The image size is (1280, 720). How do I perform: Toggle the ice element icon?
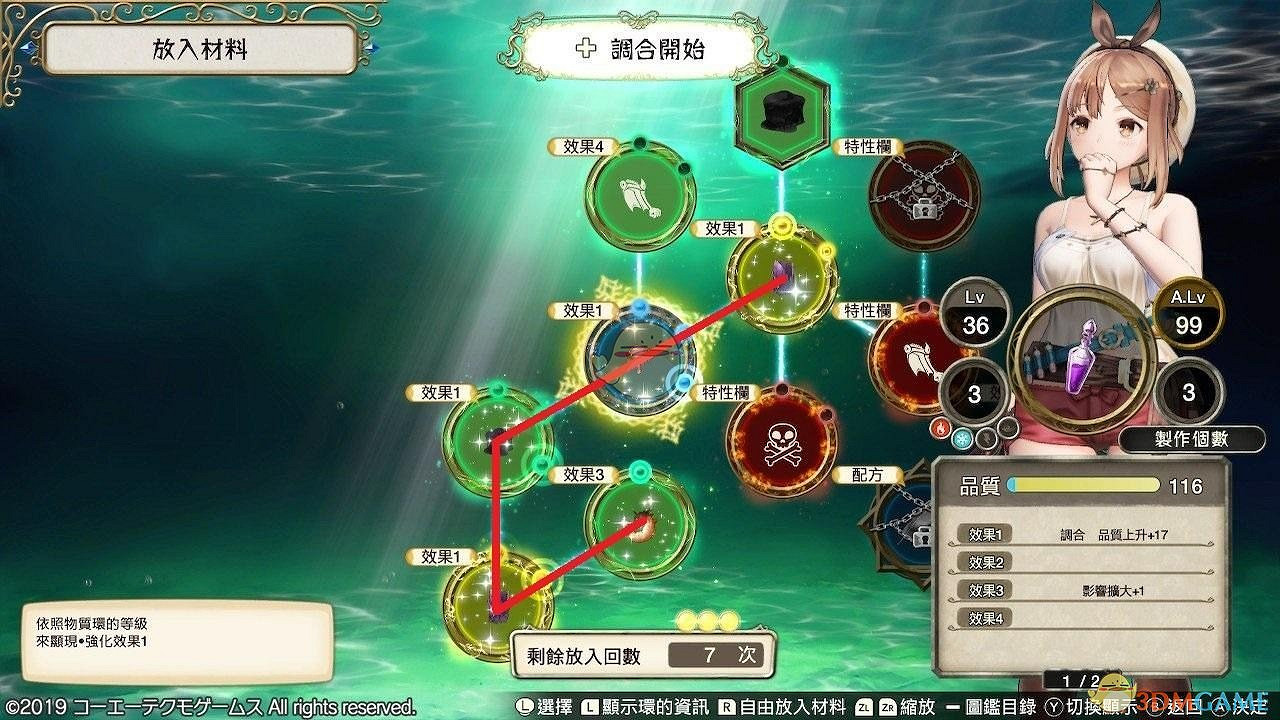point(963,437)
